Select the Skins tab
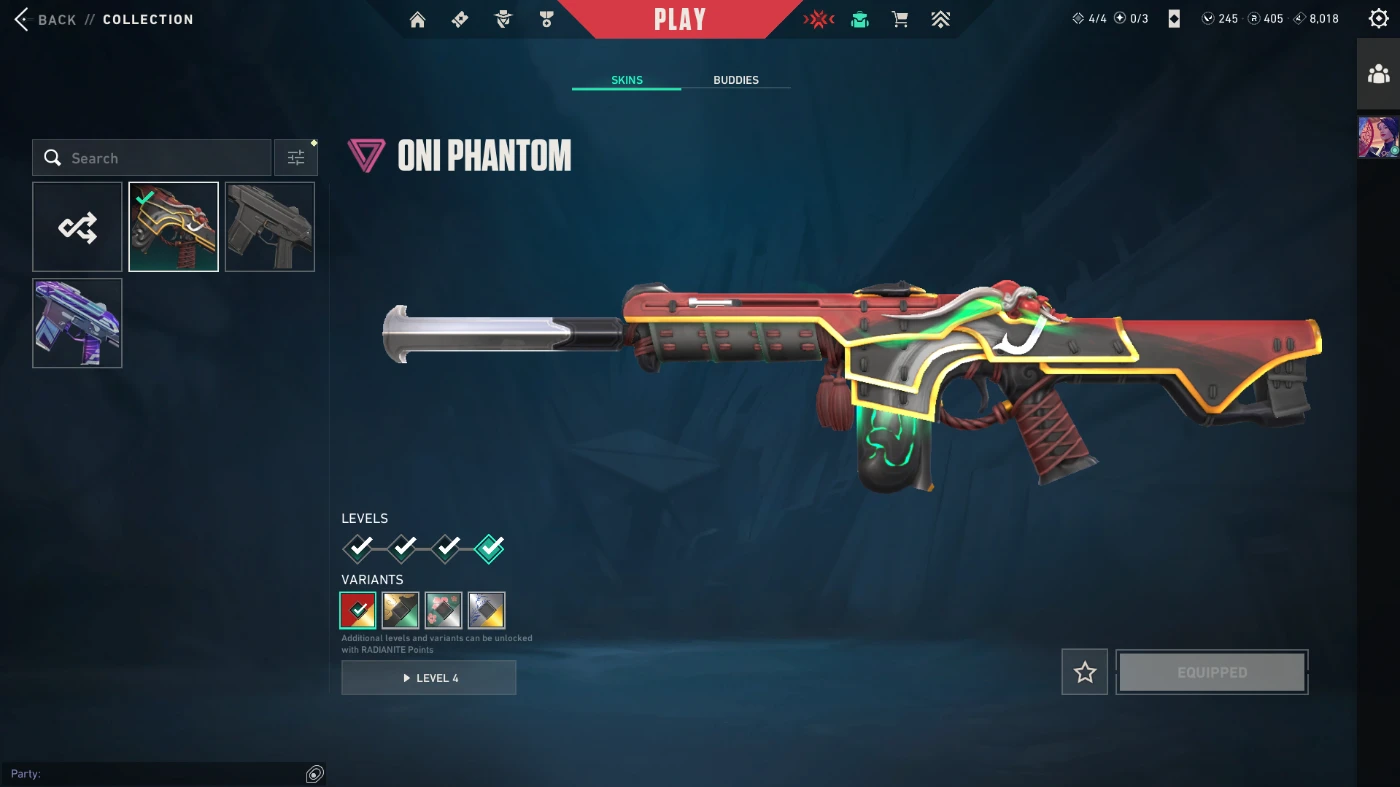This screenshot has width=1400, height=787. (x=627, y=80)
